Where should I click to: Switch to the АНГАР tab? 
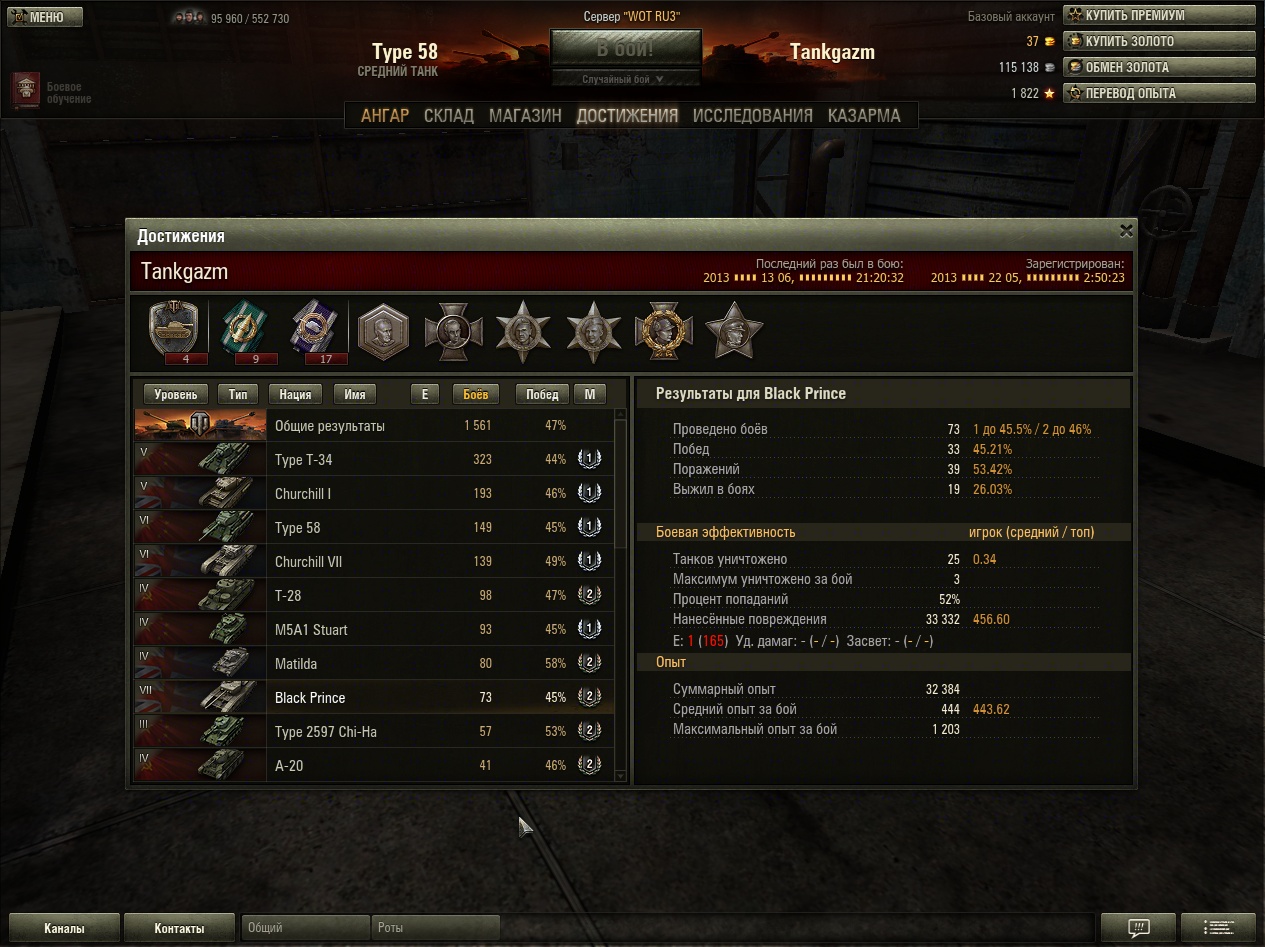385,116
